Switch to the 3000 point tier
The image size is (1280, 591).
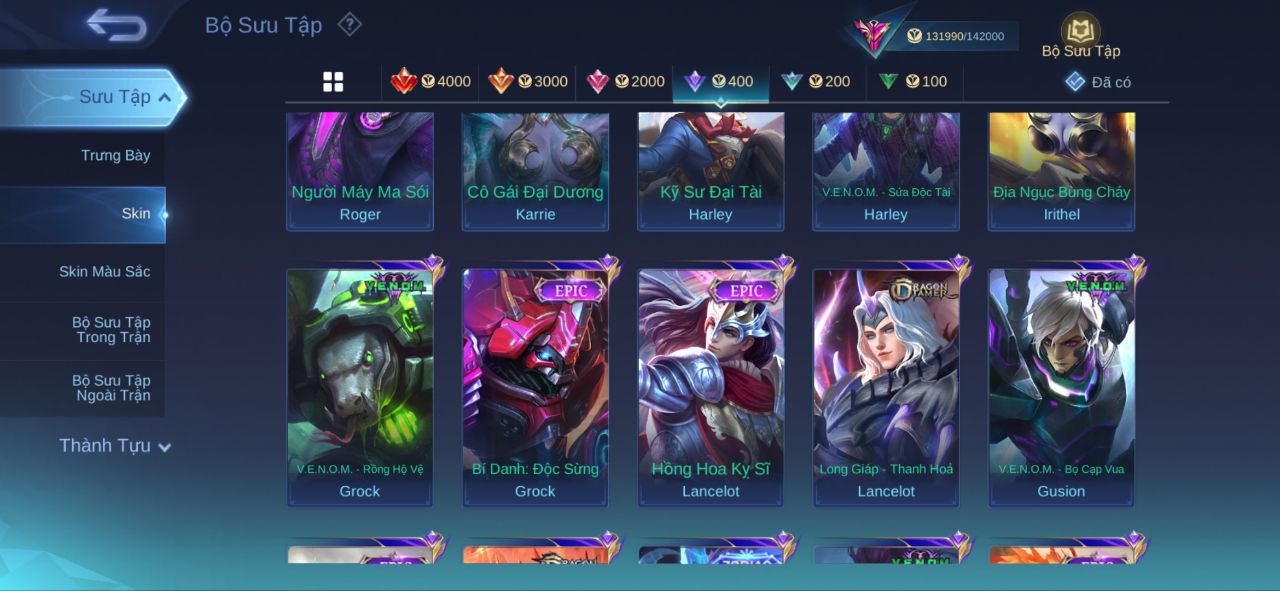click(528, 82)
